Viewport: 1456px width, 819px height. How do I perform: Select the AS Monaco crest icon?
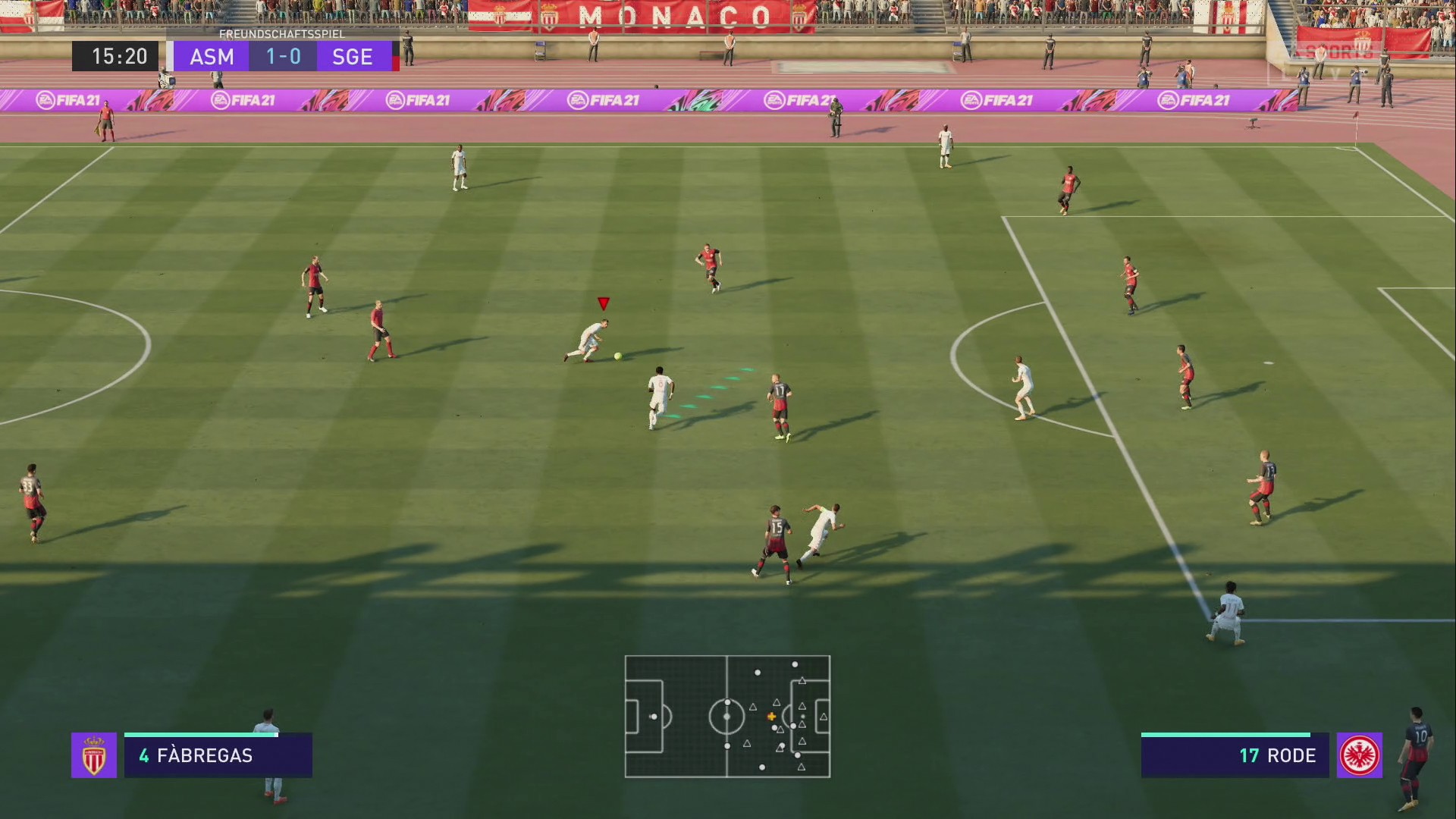pyautogui.click(x=94, y=755)
